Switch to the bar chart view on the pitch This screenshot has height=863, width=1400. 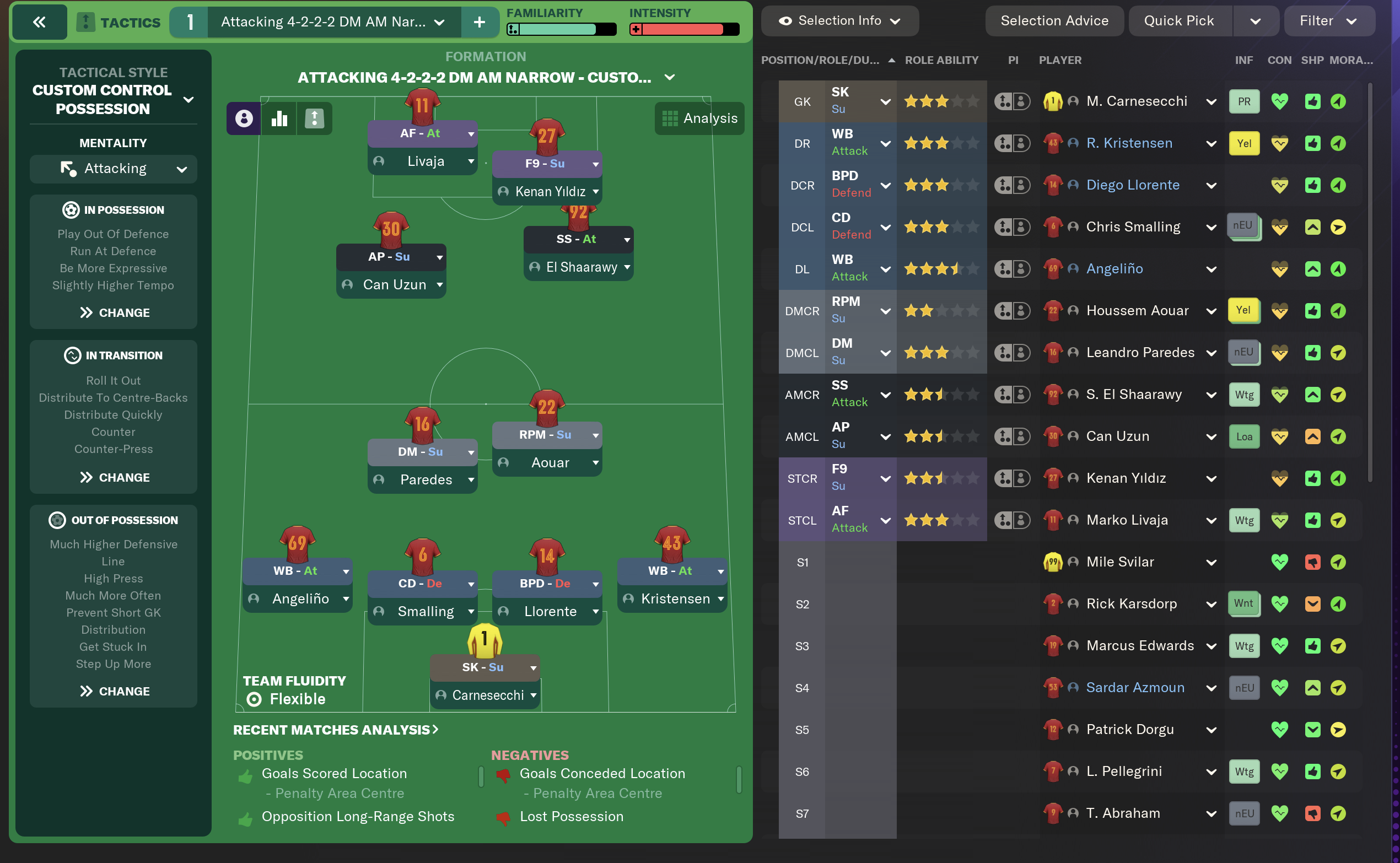point(279,118)
